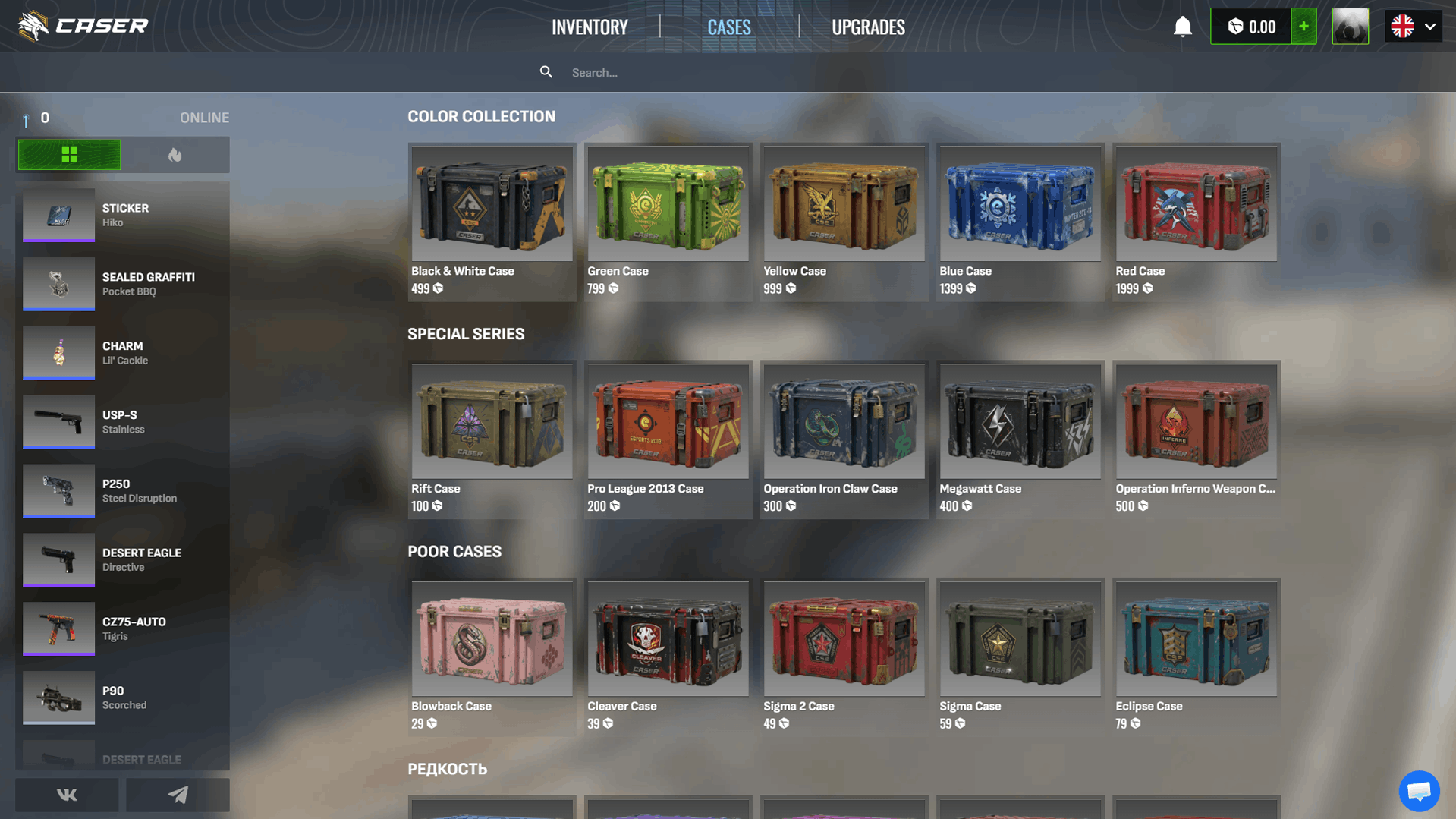Click the blue arrow upgrade progress indicator
Screen dimensions: 1456x819
coord(26,118)
